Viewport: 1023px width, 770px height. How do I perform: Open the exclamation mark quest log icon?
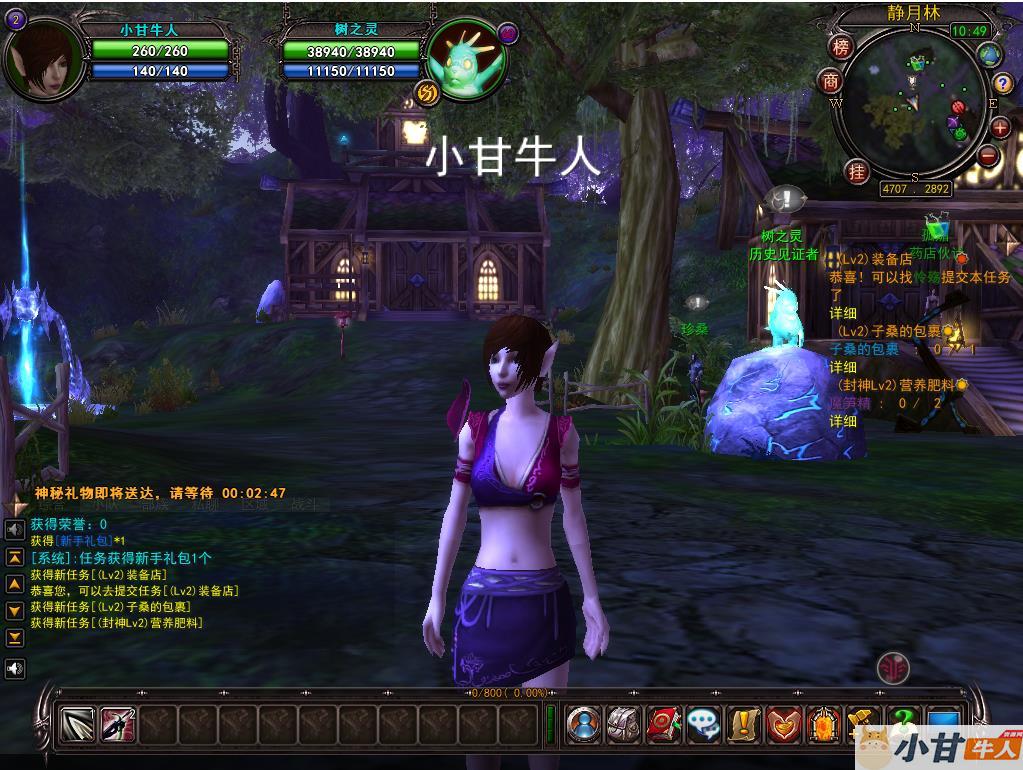click(744, 724)
